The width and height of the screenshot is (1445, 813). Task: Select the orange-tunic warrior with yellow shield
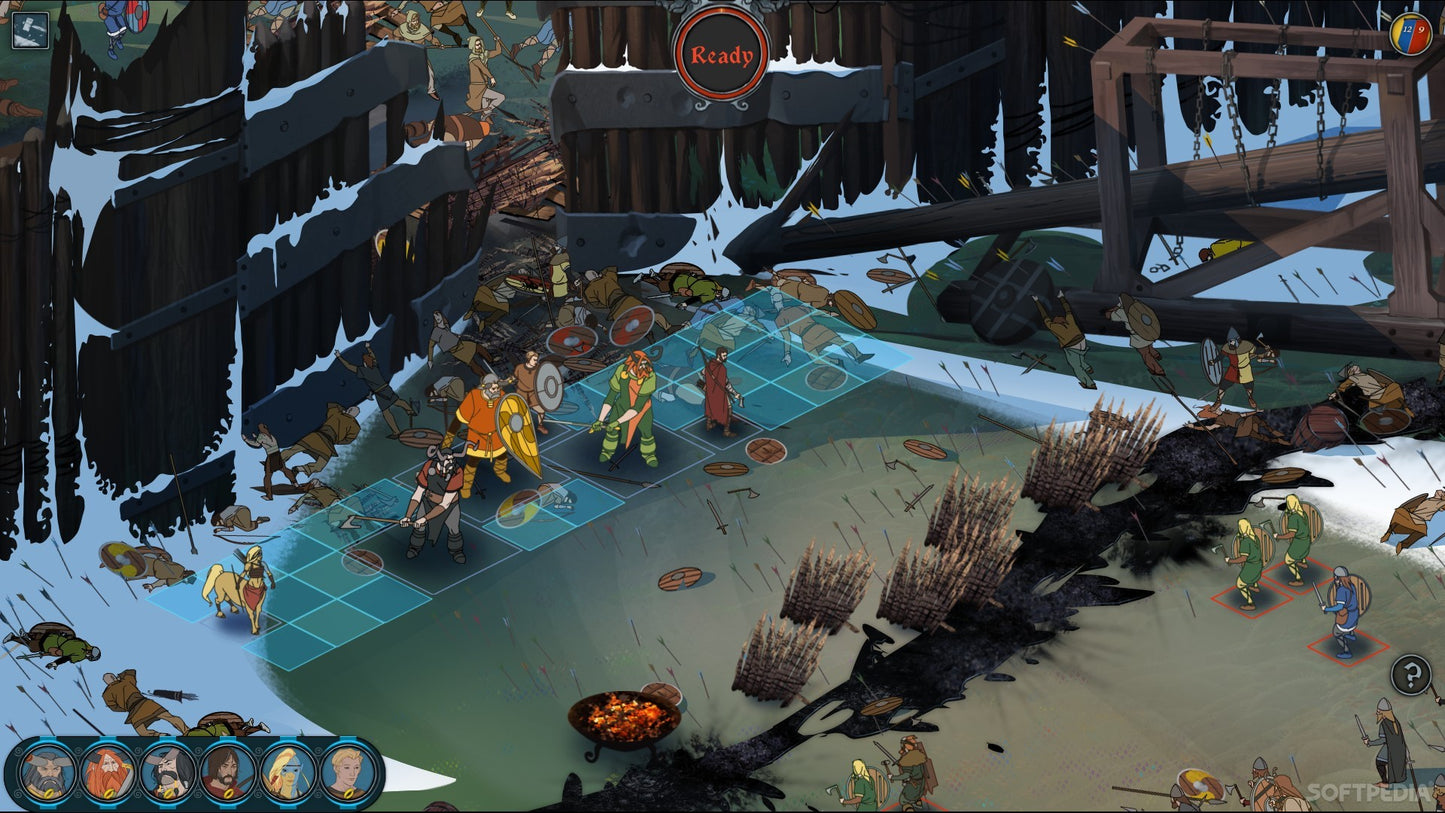click(484, 428)
